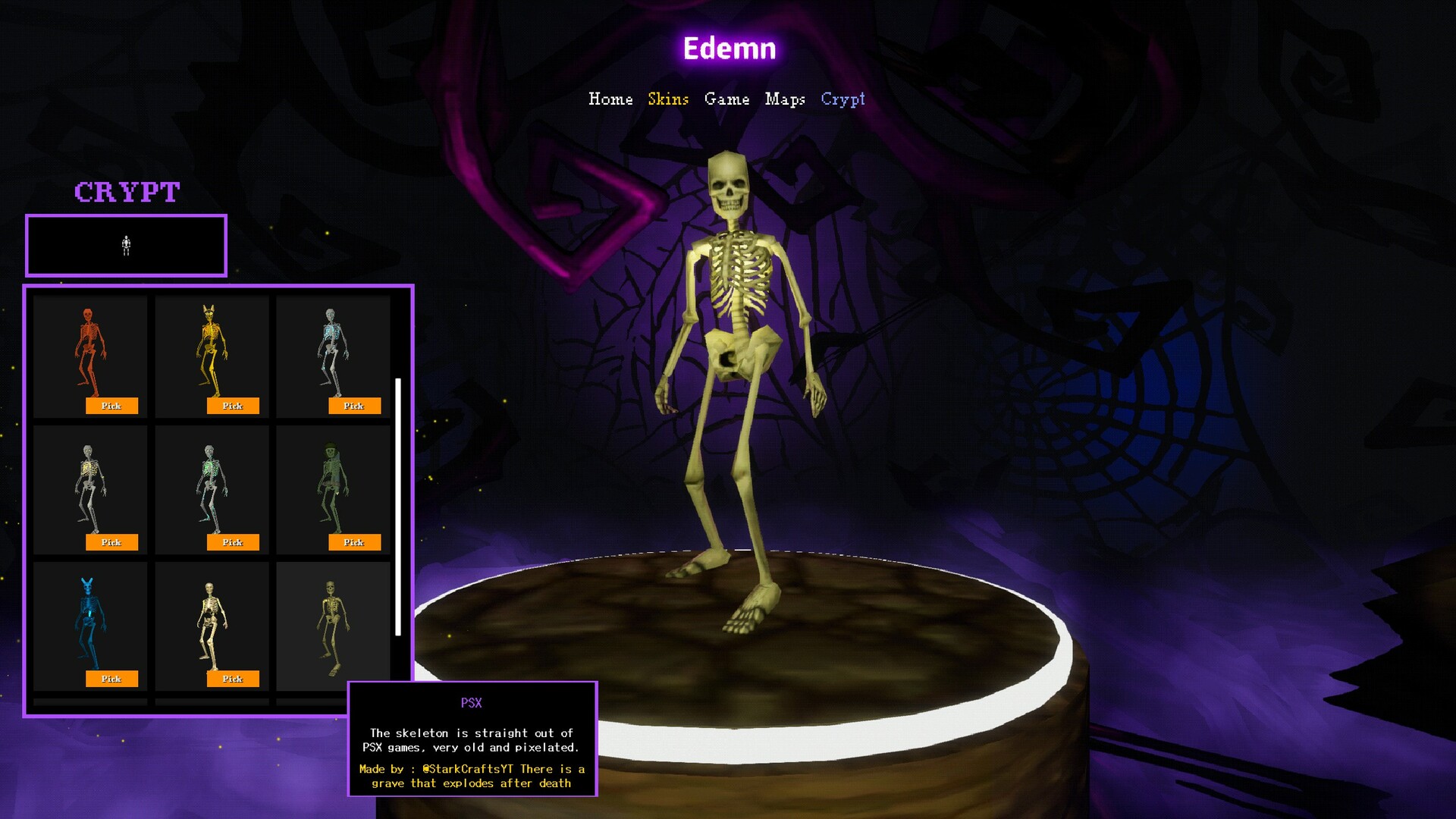The image size is (1456, 819).
Task: Pick the zombie green skeleton skin
Action: tap(354, 542)
